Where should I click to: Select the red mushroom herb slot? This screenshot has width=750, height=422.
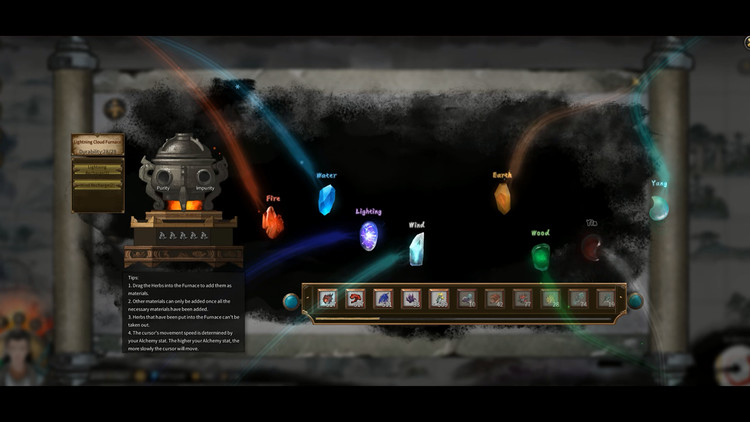pos(355,298)
